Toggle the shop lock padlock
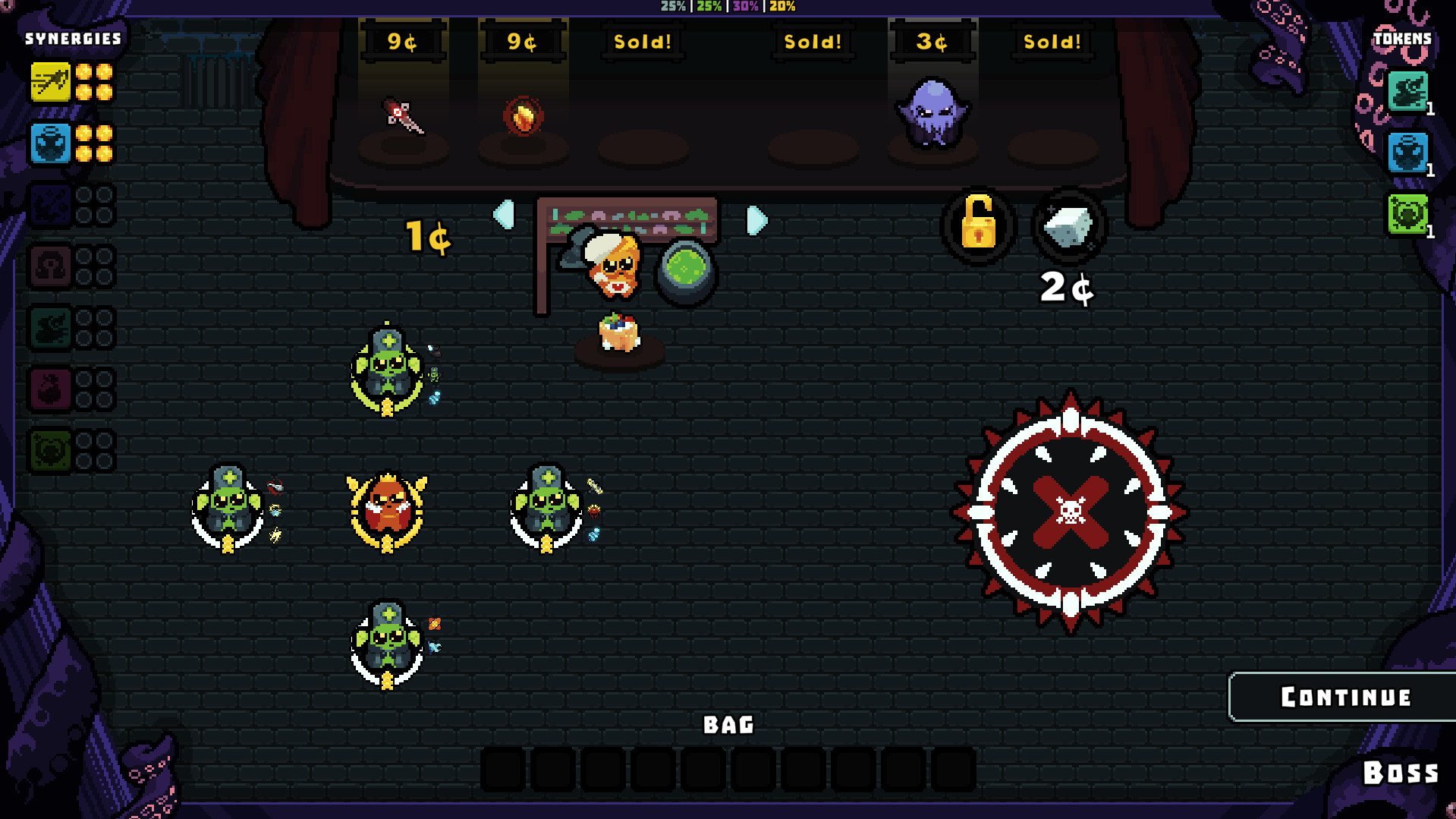The width and height of the screenshot is (1456, 819). [978, 225]
